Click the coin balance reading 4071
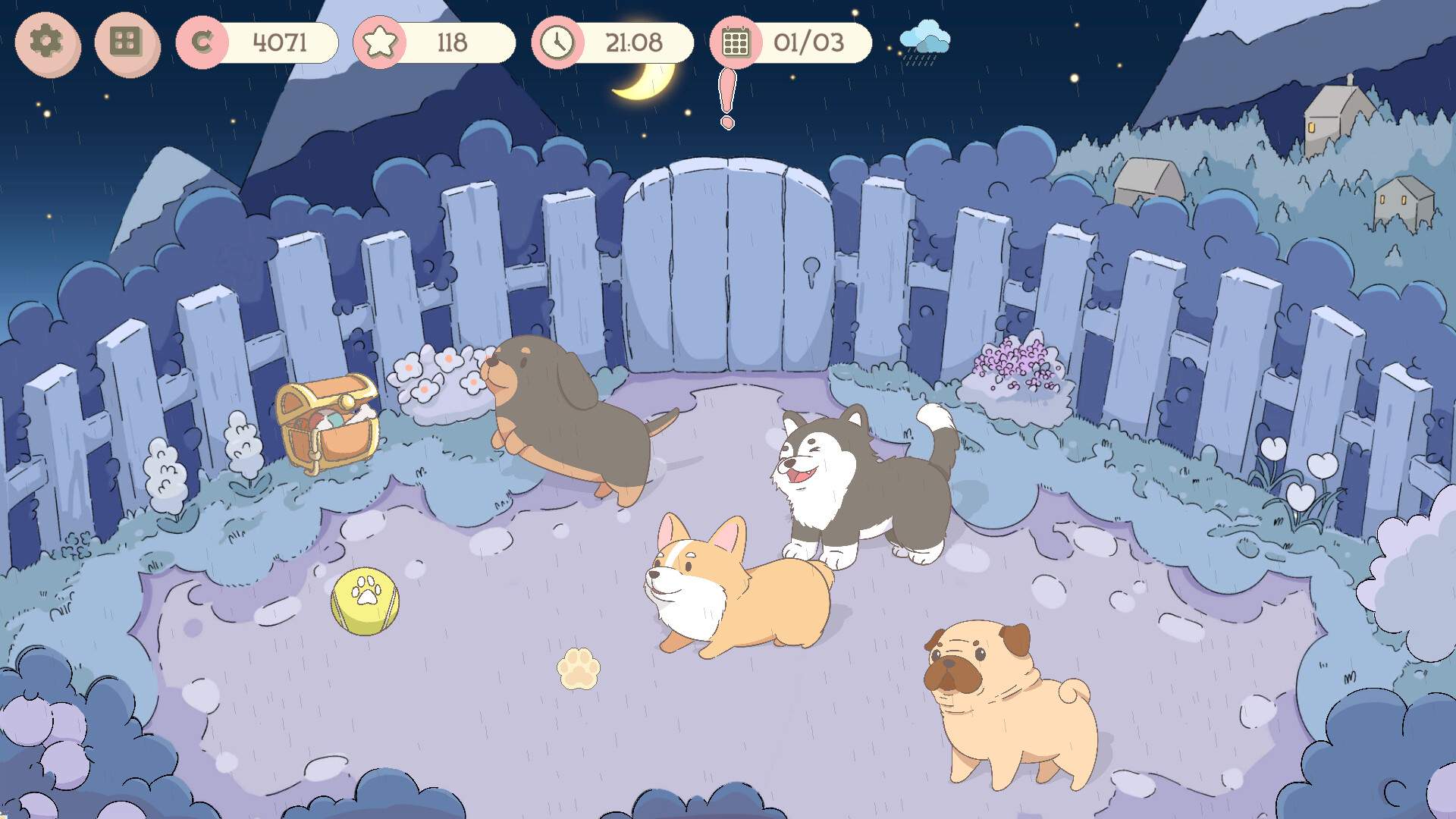1456x819 pixels. click(x=279, y=42)
